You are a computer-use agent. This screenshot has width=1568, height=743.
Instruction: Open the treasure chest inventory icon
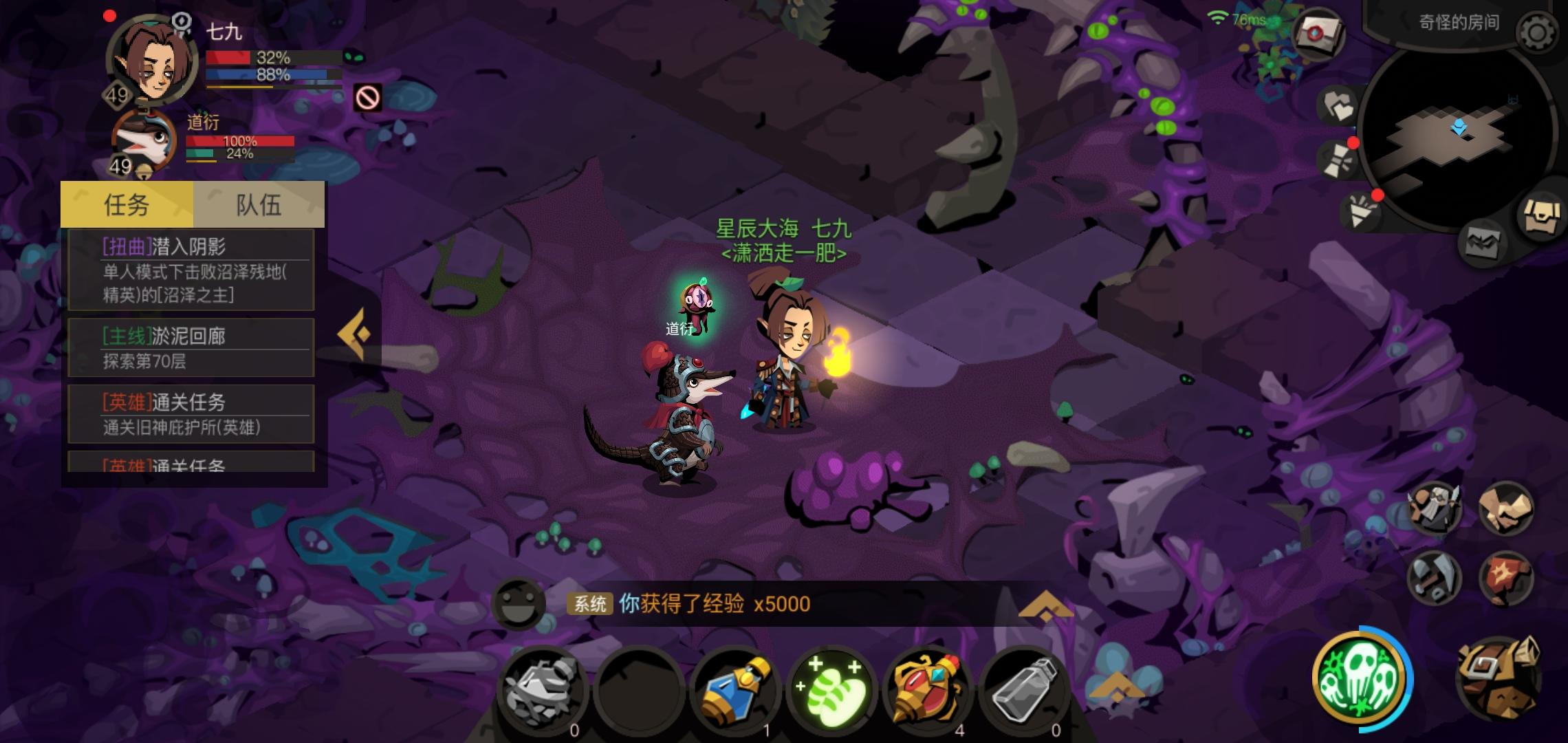[1541, 216]
